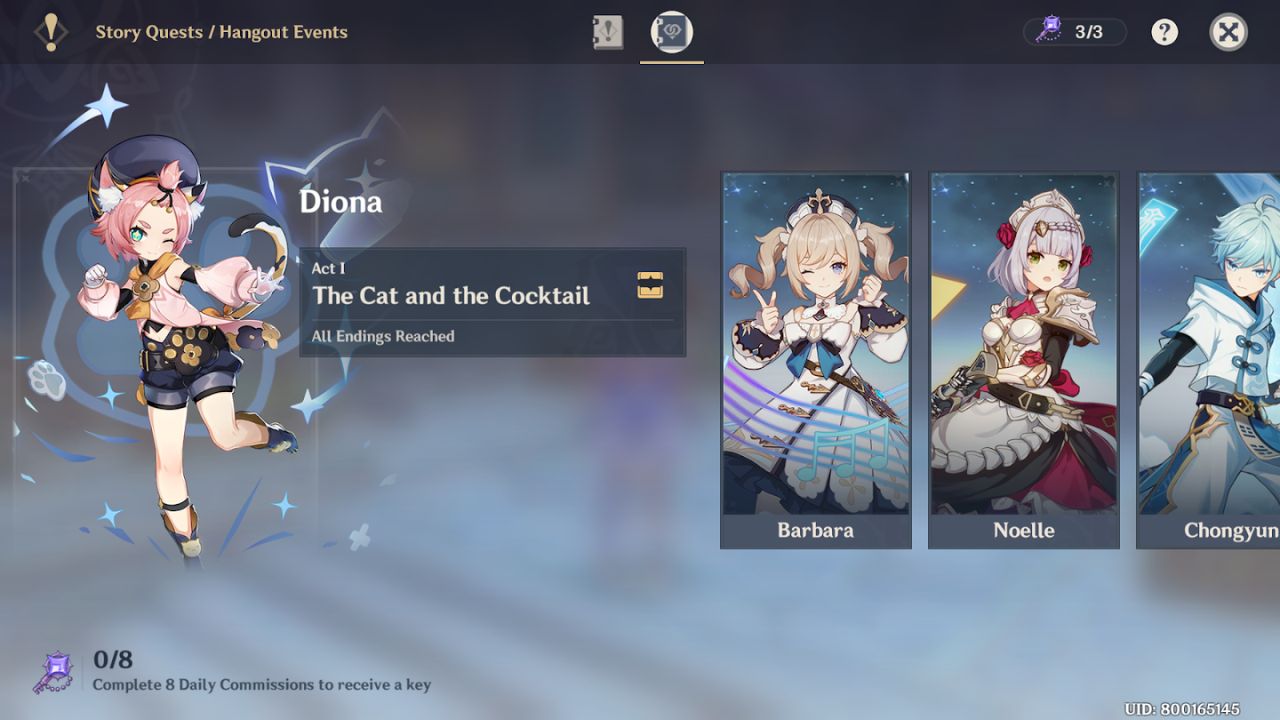Choose Barbara's hangout card

pos(815,360)
